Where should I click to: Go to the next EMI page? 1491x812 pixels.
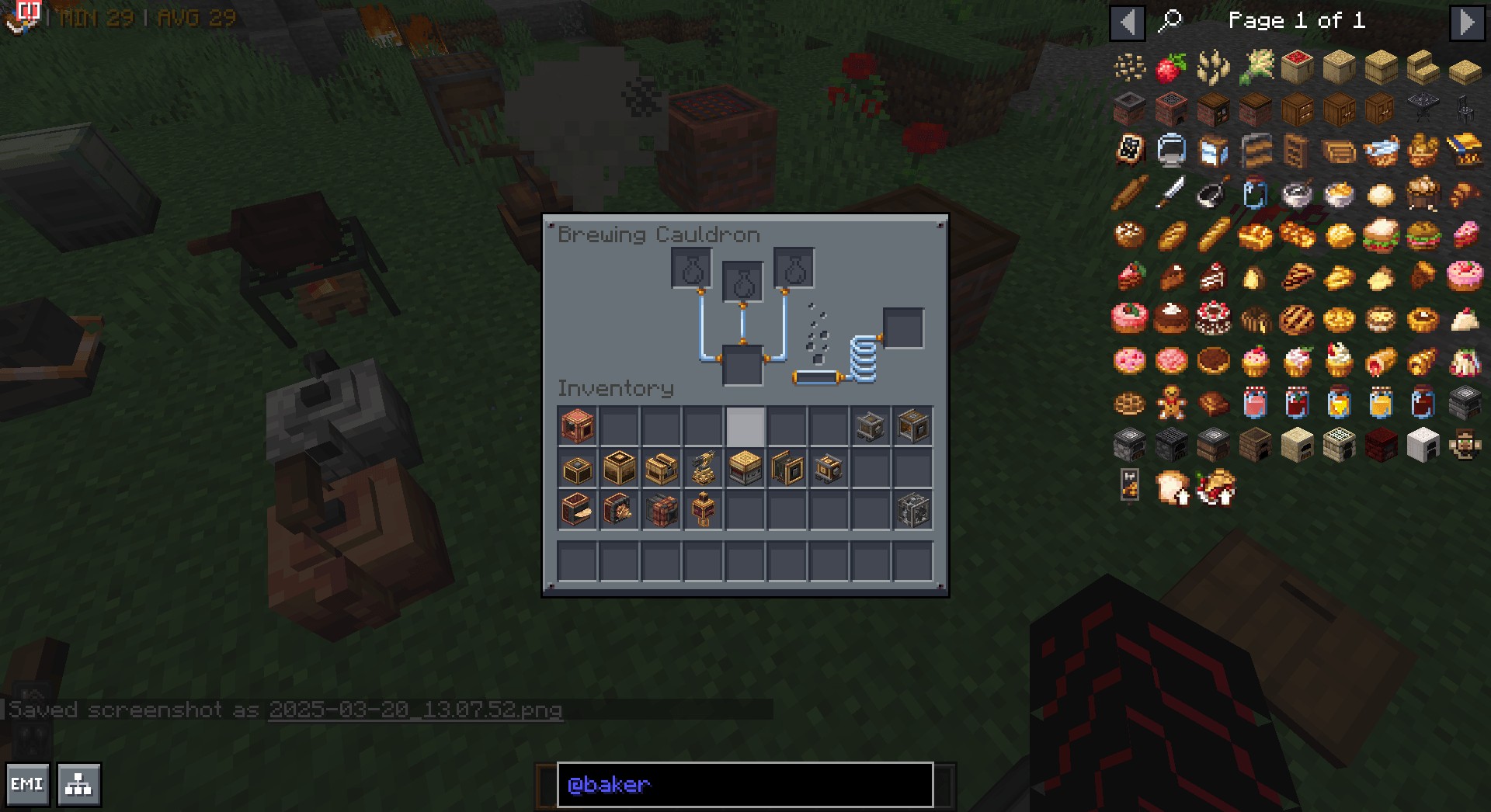(x=1466, y=22)
